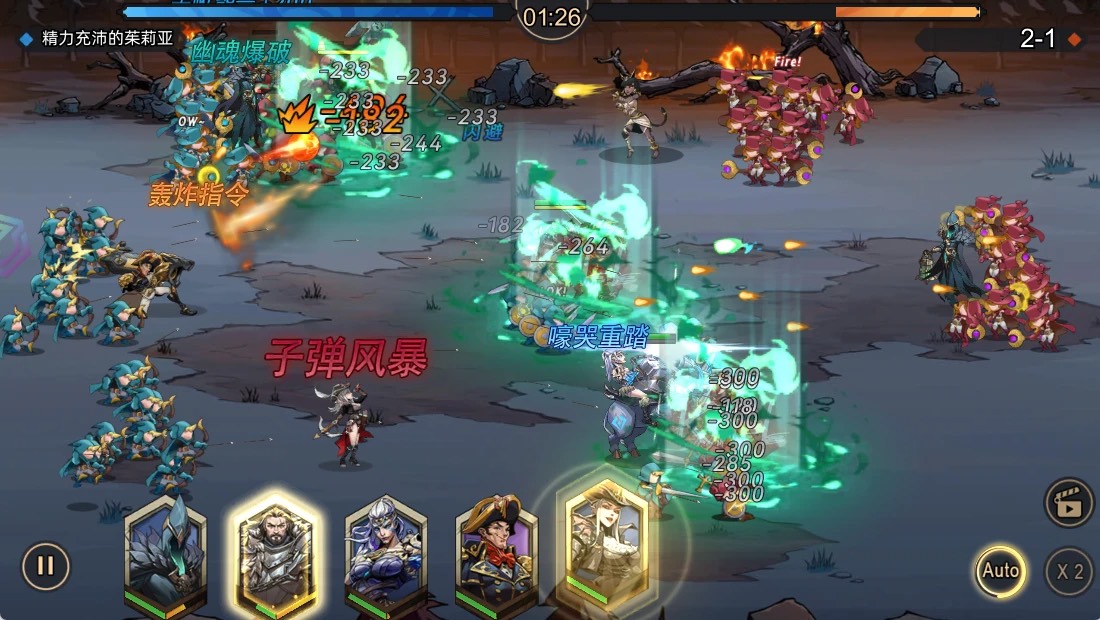Activate the X 2 speed button

pyautogui.click(x=1069, y=572)
